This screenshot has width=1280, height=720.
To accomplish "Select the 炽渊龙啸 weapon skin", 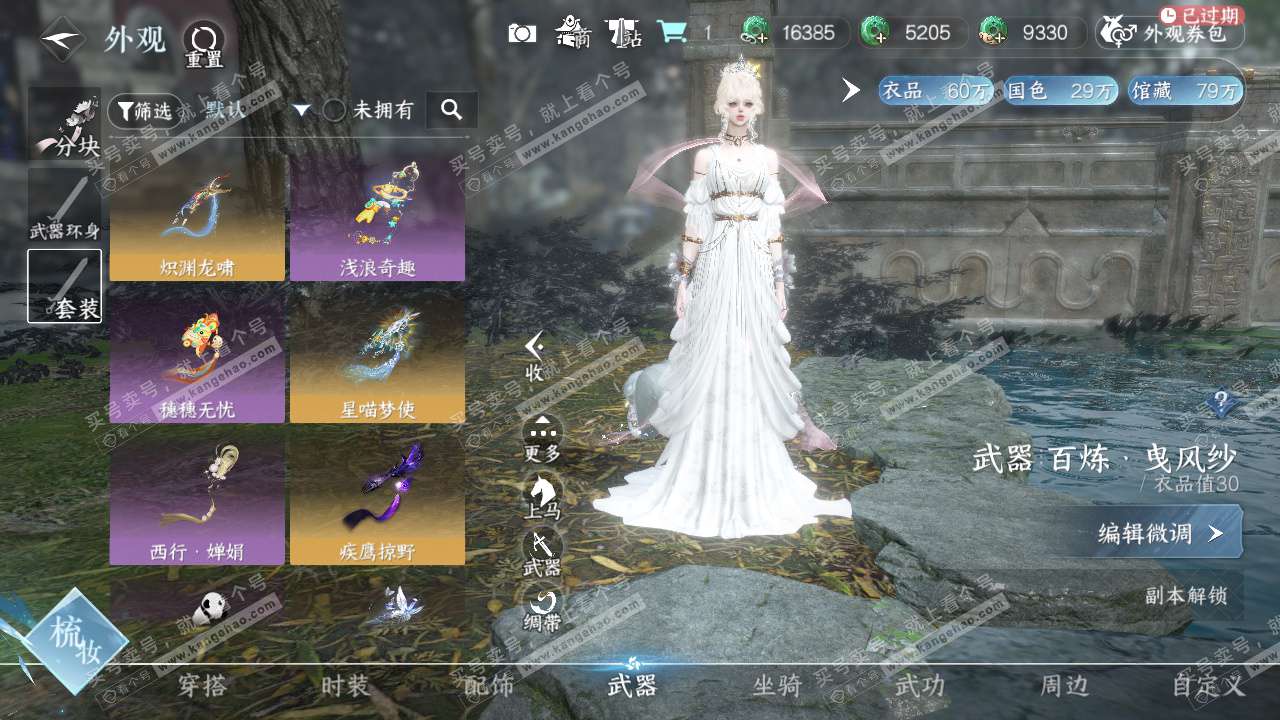I will 197,217.
